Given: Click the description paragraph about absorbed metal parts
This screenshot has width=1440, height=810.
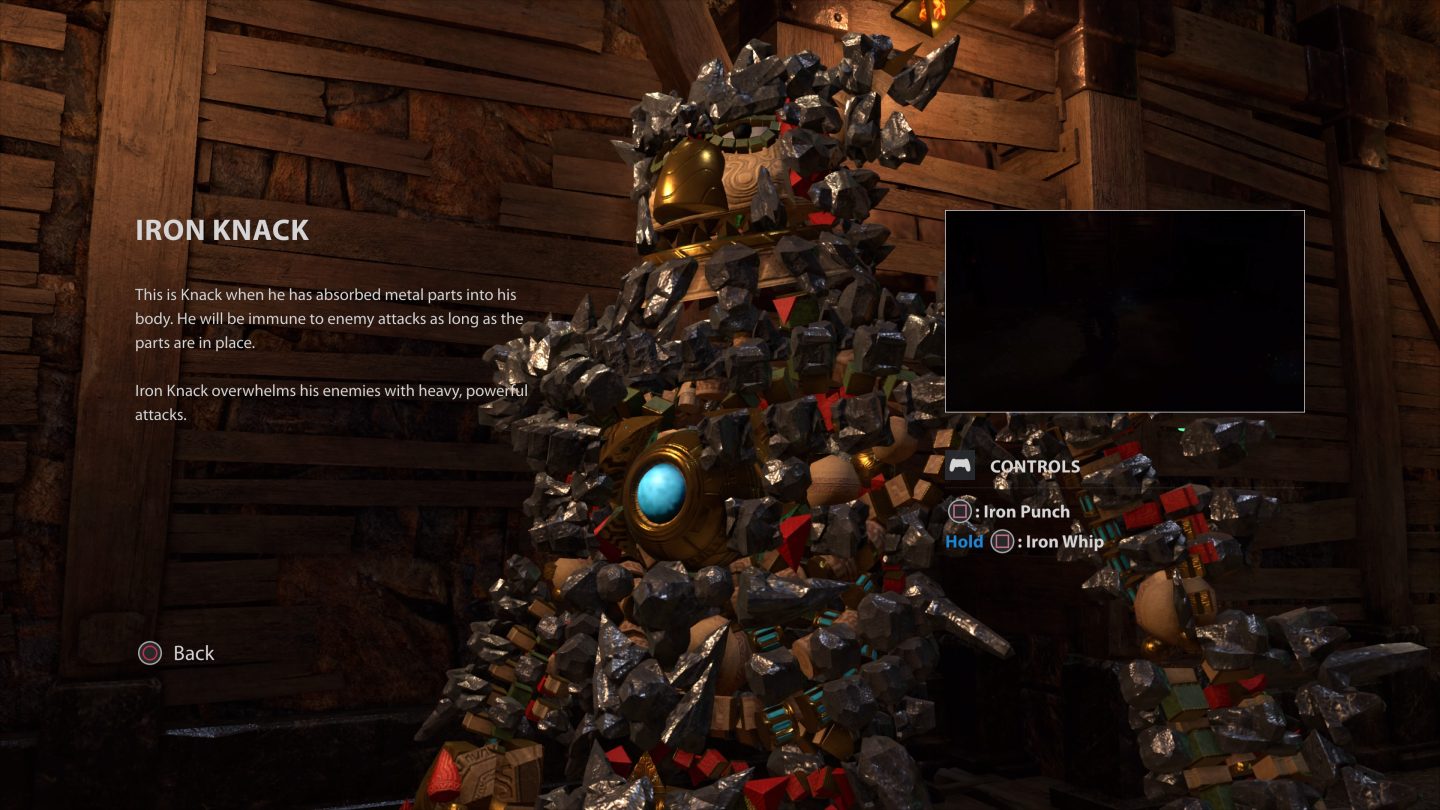Looking at the screenshot, I should [x=330, y=318].
